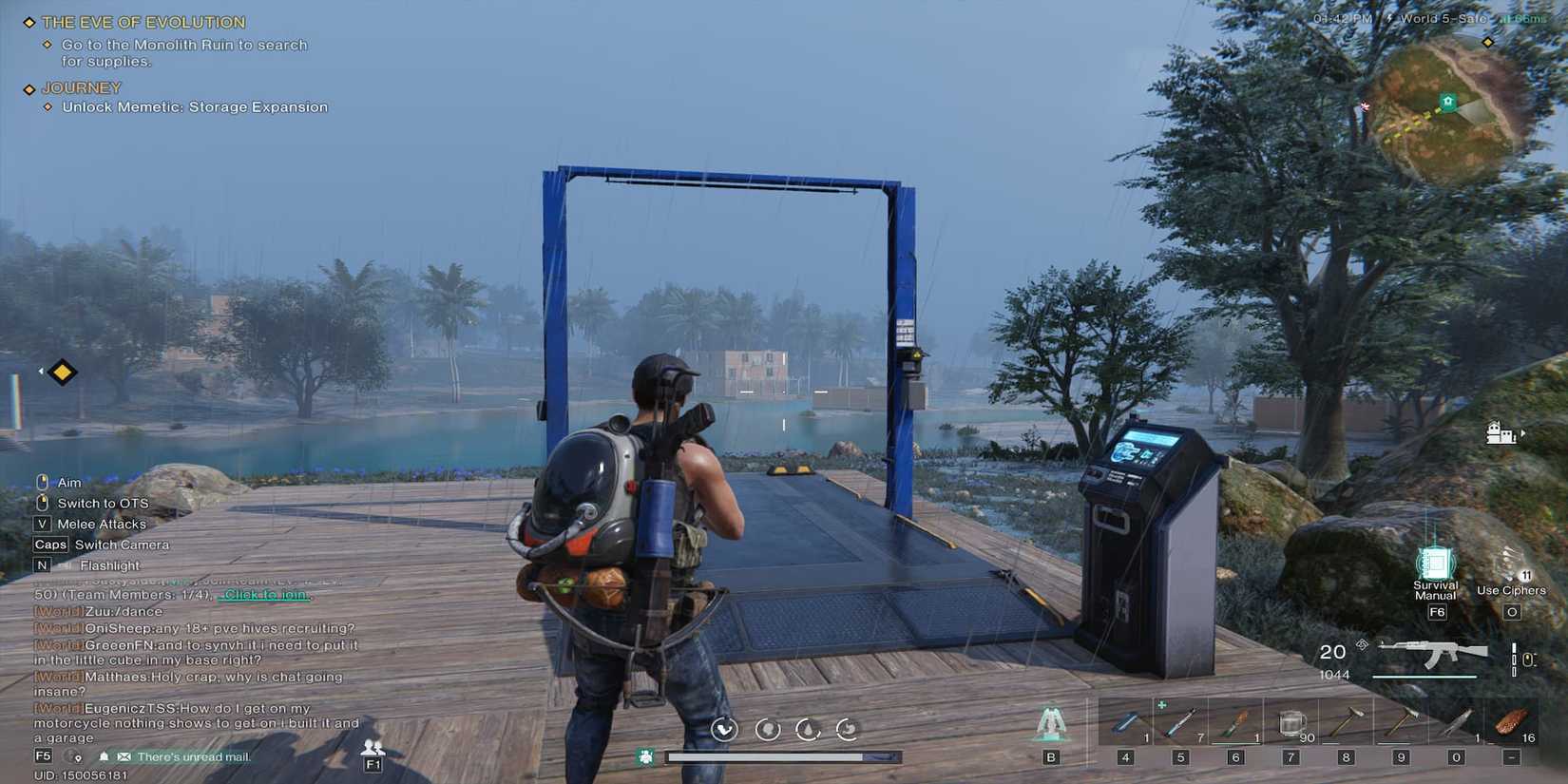1568x784 pixels.
Task: Click the sanity head status icon
Action: tap(768, 731)
